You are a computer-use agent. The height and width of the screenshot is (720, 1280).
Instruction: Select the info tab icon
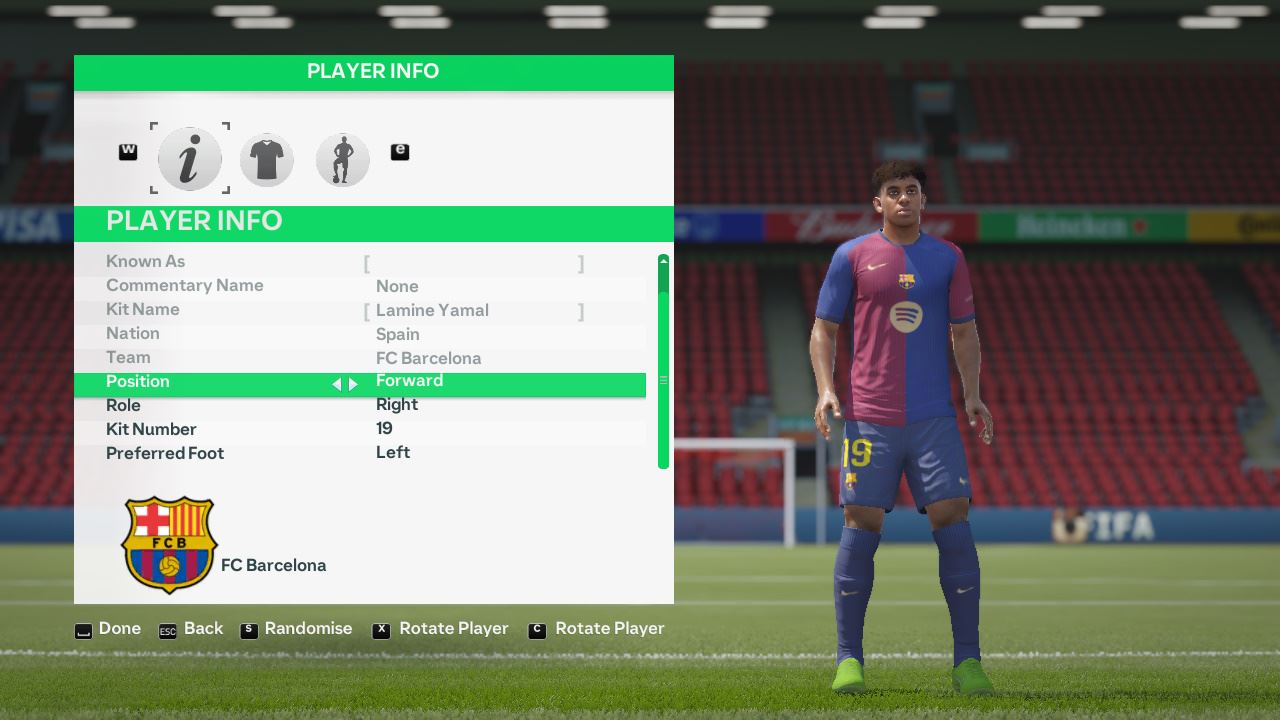[189, 159]
